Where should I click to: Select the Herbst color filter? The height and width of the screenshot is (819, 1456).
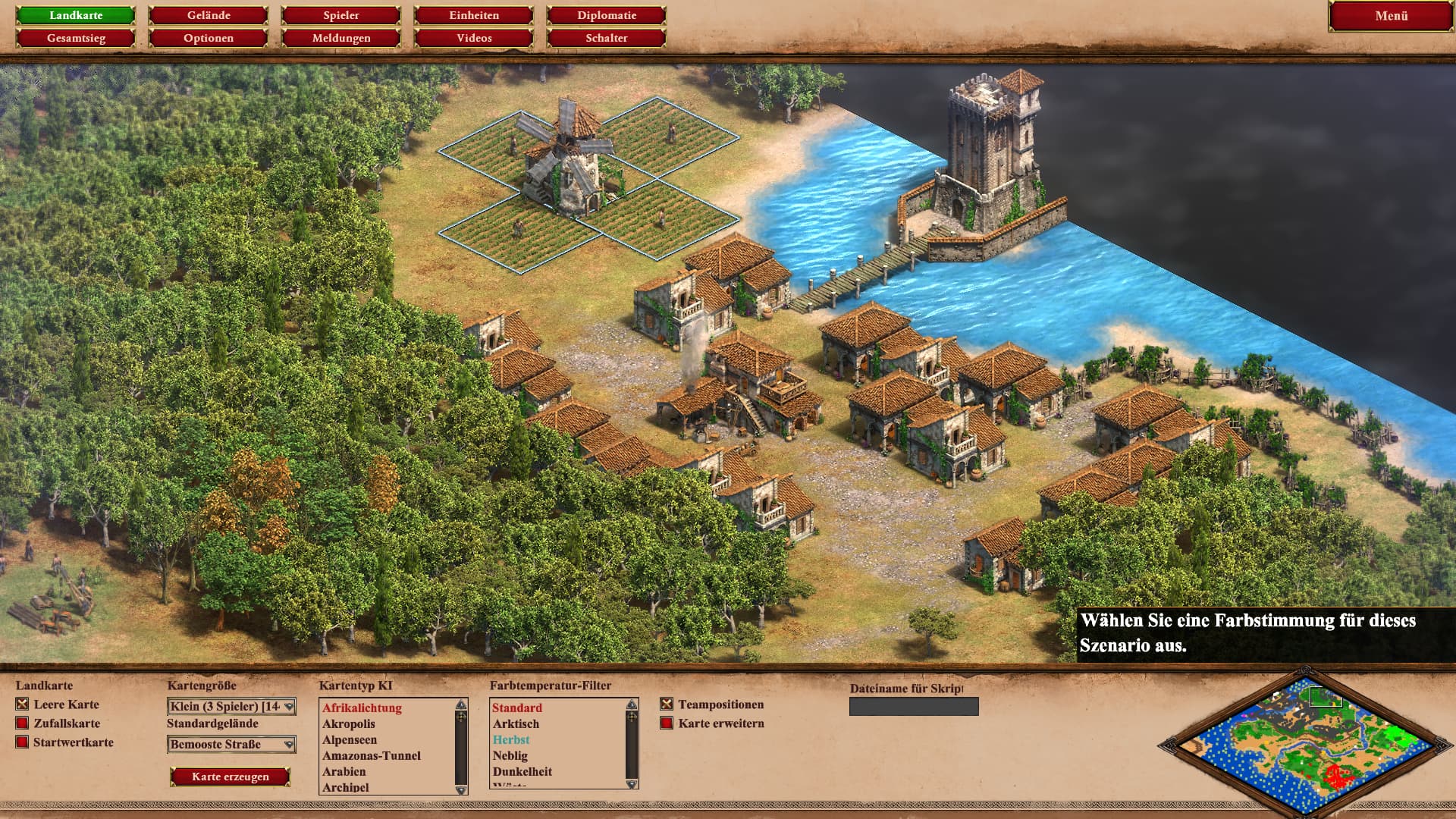(x=511, y=739)
